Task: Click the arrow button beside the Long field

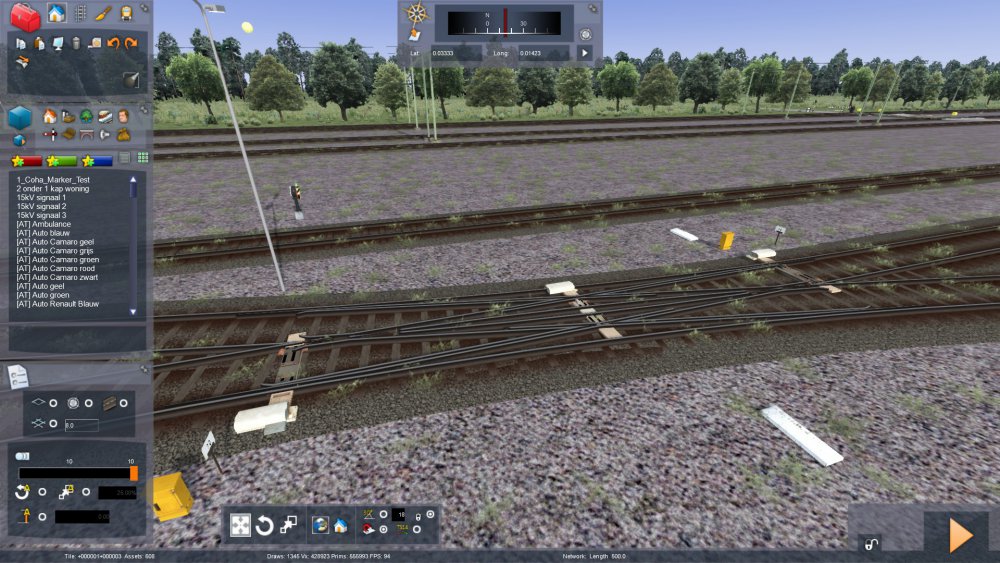Action: (585, 52)
